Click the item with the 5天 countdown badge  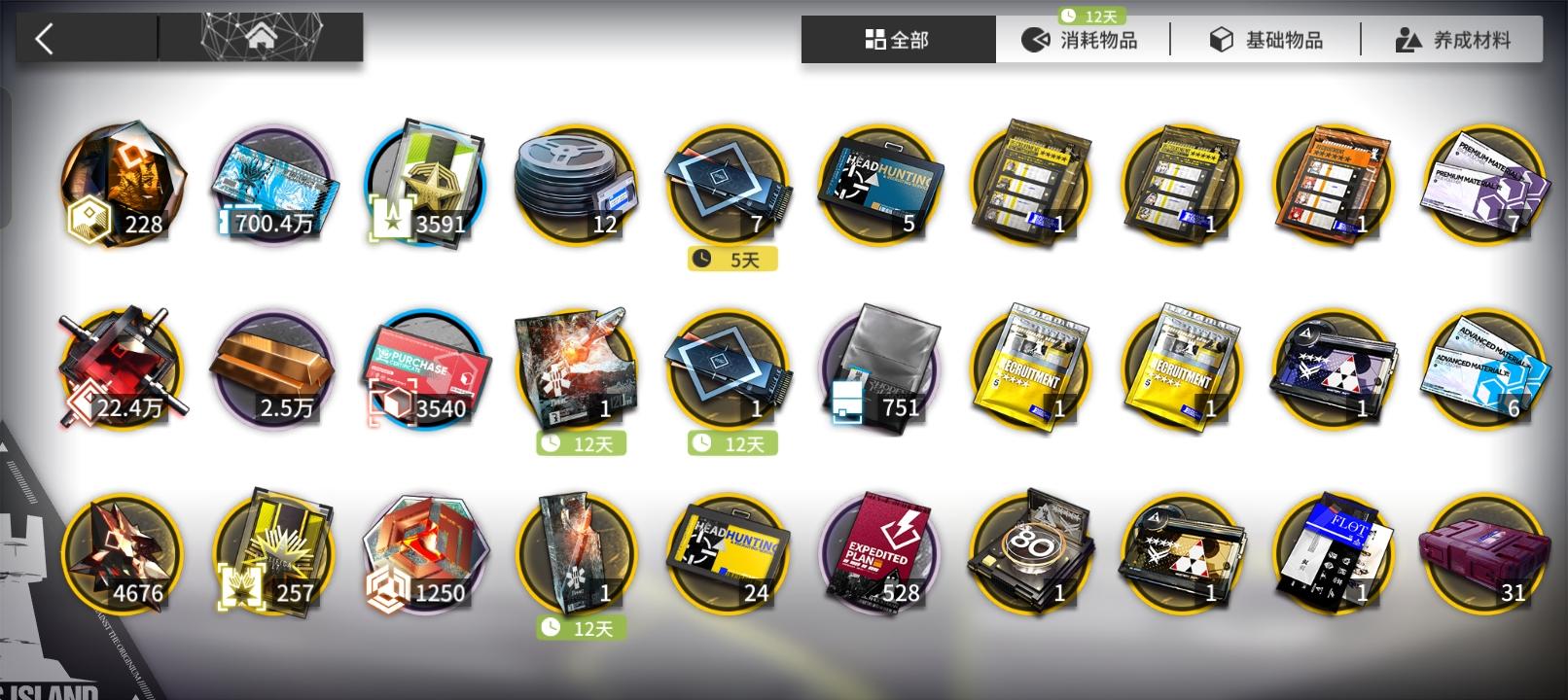point(728,185)
